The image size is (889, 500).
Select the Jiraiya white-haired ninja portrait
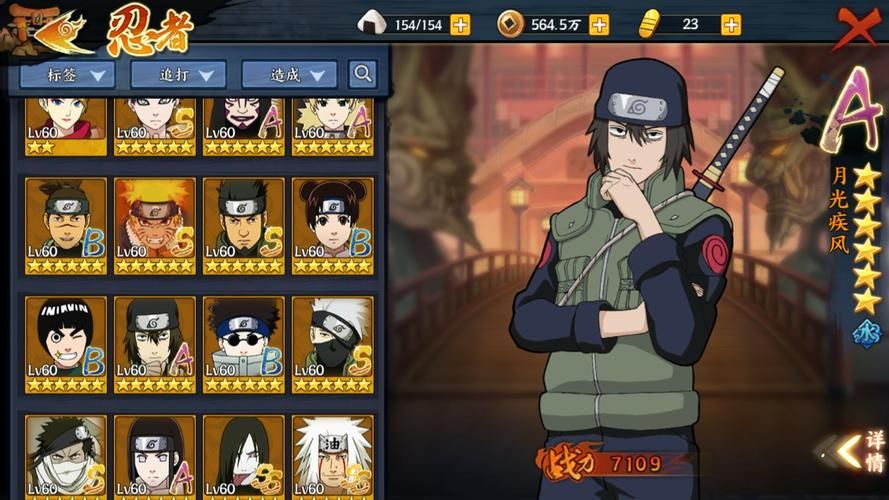tap(333, 457)
